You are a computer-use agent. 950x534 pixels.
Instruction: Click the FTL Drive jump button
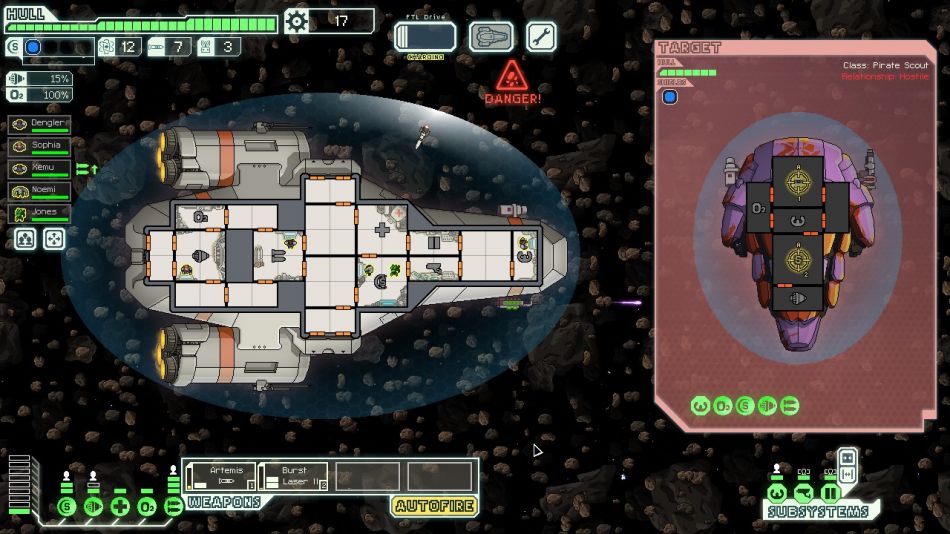[x=425, y=37]
